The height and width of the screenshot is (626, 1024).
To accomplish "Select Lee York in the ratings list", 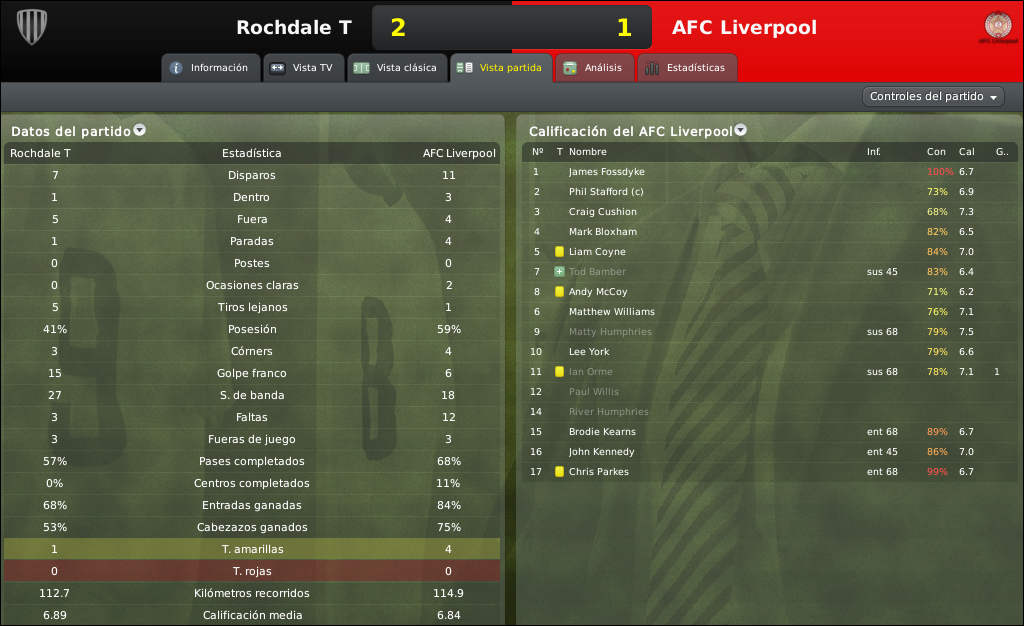I will 590,352.
